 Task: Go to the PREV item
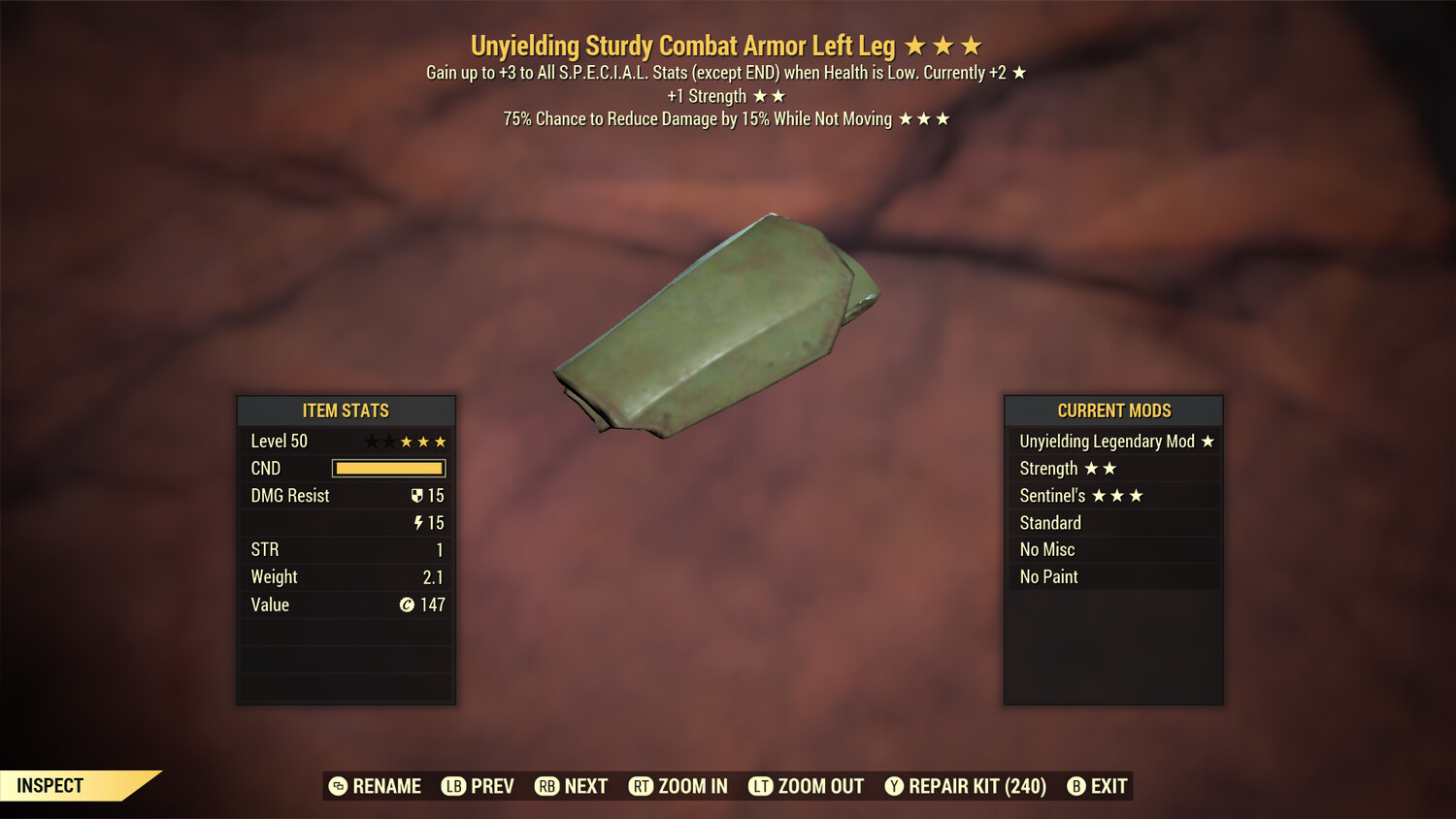pos(478,786)
